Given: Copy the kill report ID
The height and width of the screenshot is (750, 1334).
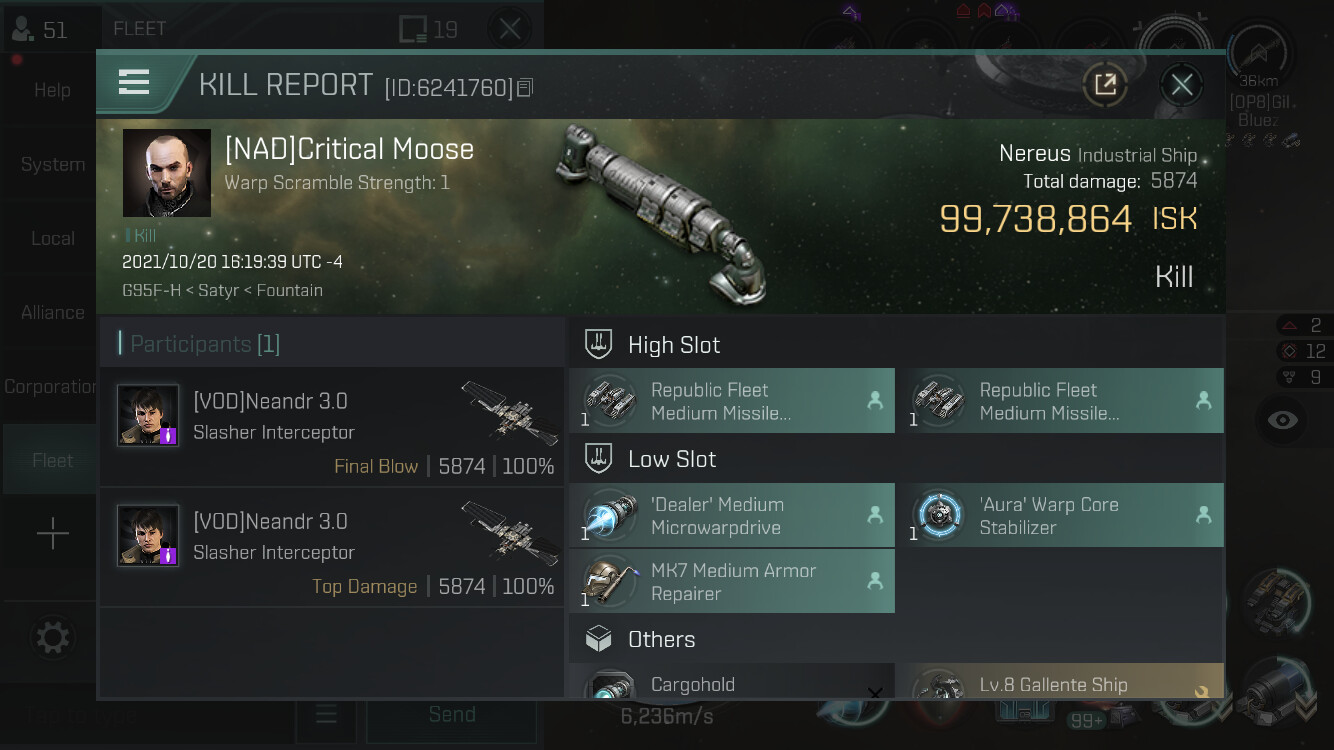Looking at the screenshot, I should pyautogui.click(x=526, y=88).
